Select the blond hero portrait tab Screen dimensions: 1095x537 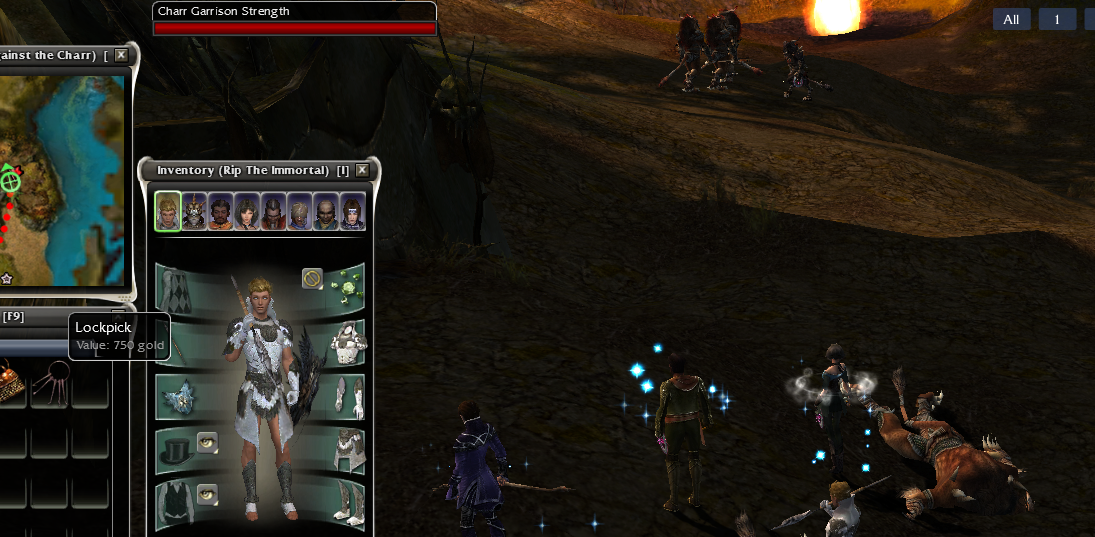168,212
